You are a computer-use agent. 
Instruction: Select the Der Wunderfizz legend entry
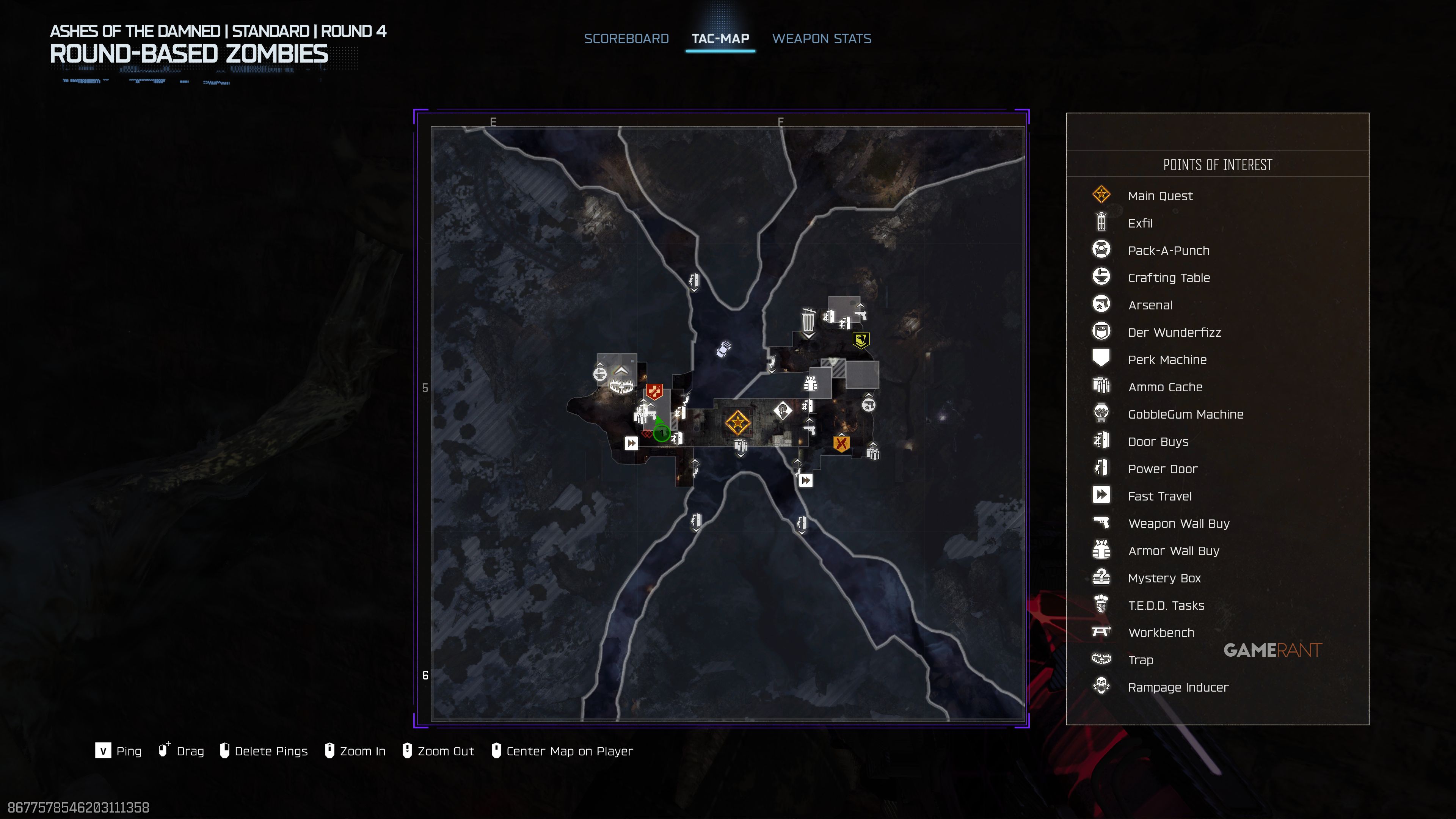tap(1174, 333)
